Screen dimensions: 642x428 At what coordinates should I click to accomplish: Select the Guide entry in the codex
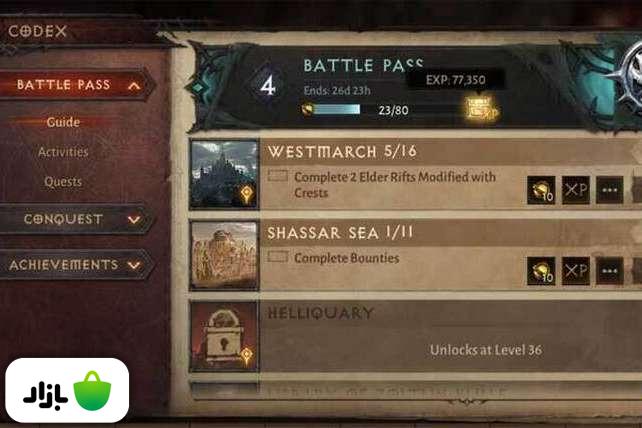(x=63, y=122)
